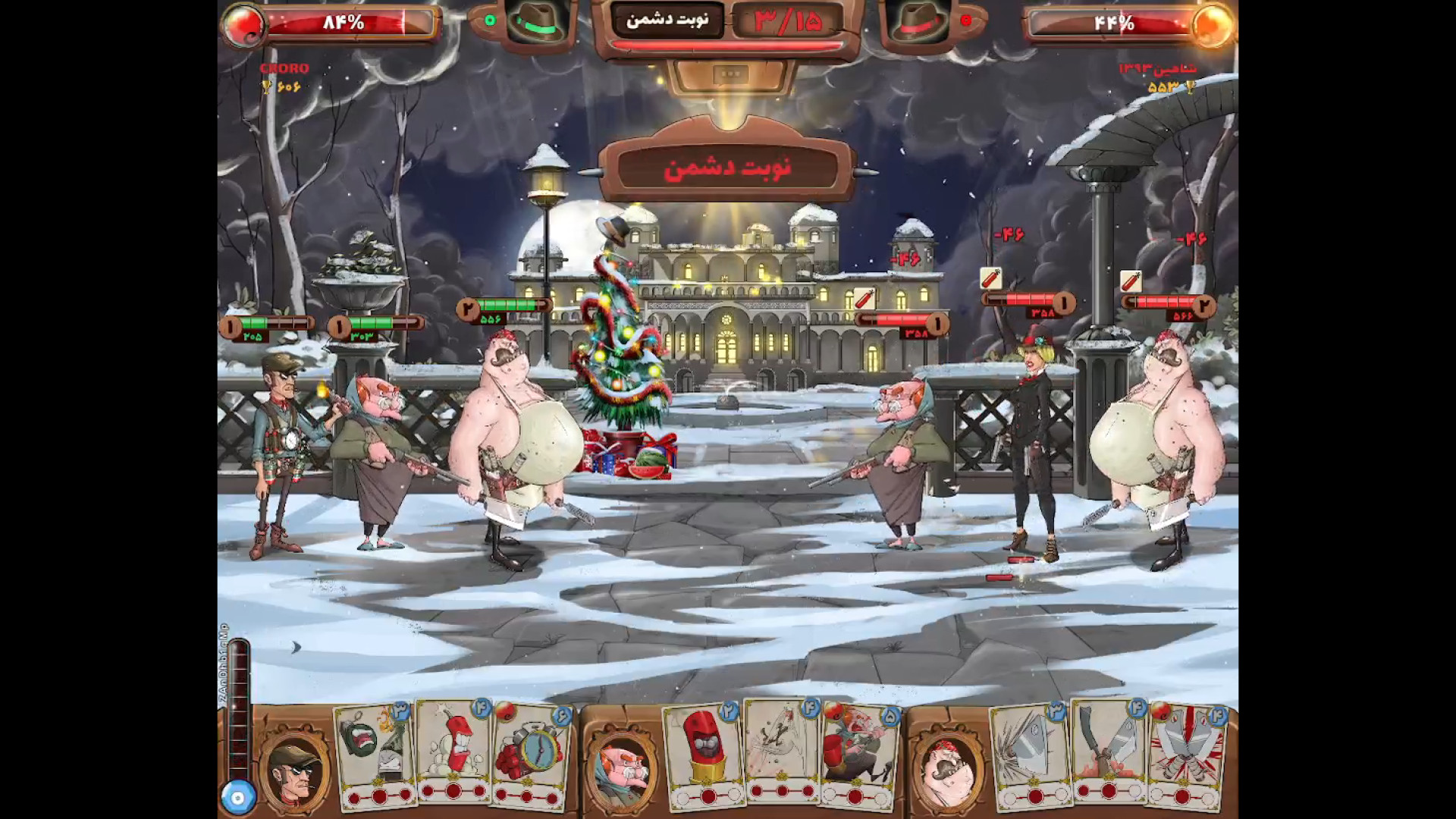Pick the red shotgun shell card
Image resolution: width=1456 pixels, height=819 pixels.
[704, 751]
